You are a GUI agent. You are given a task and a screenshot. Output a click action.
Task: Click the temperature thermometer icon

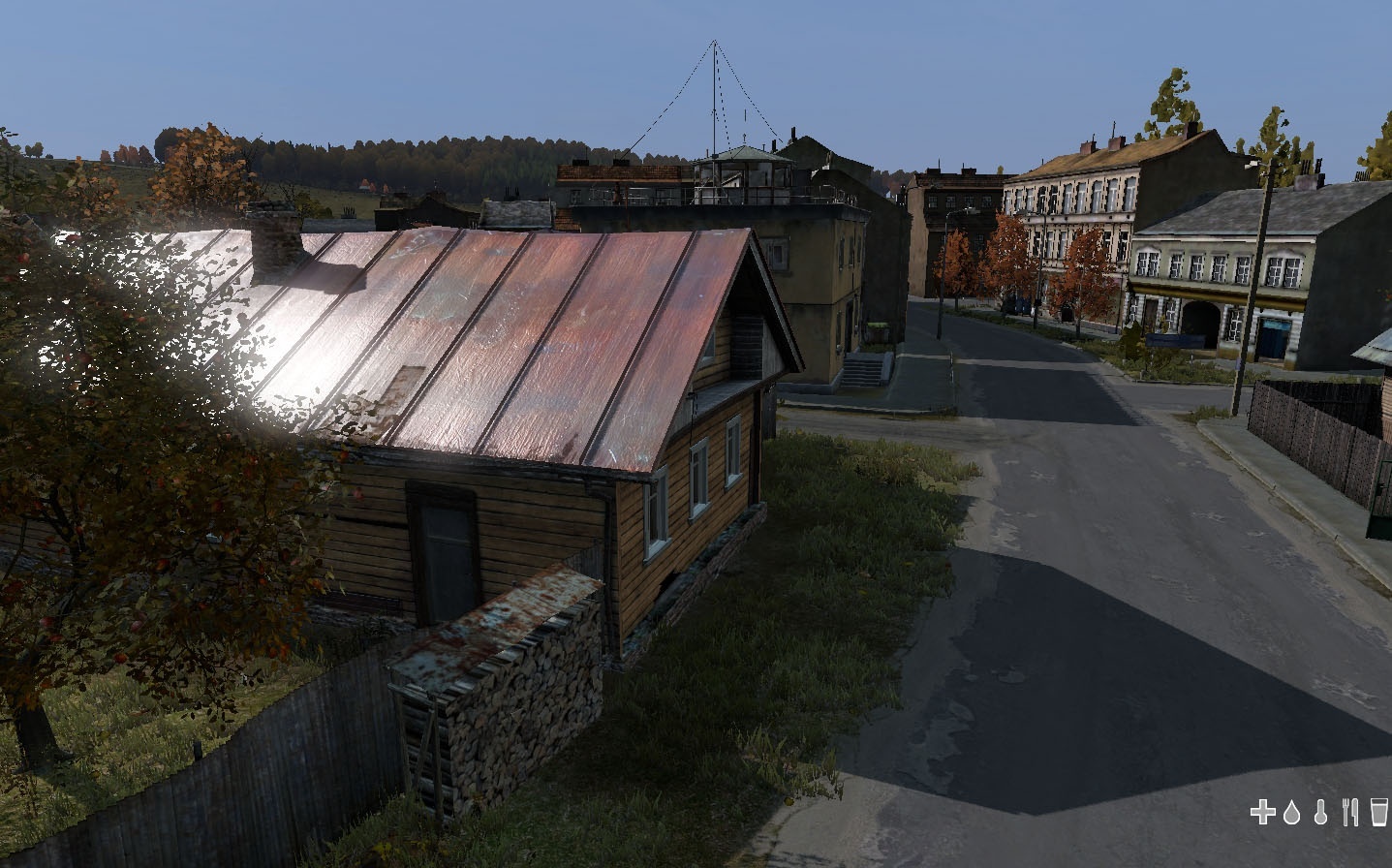tap(1321, 814)
